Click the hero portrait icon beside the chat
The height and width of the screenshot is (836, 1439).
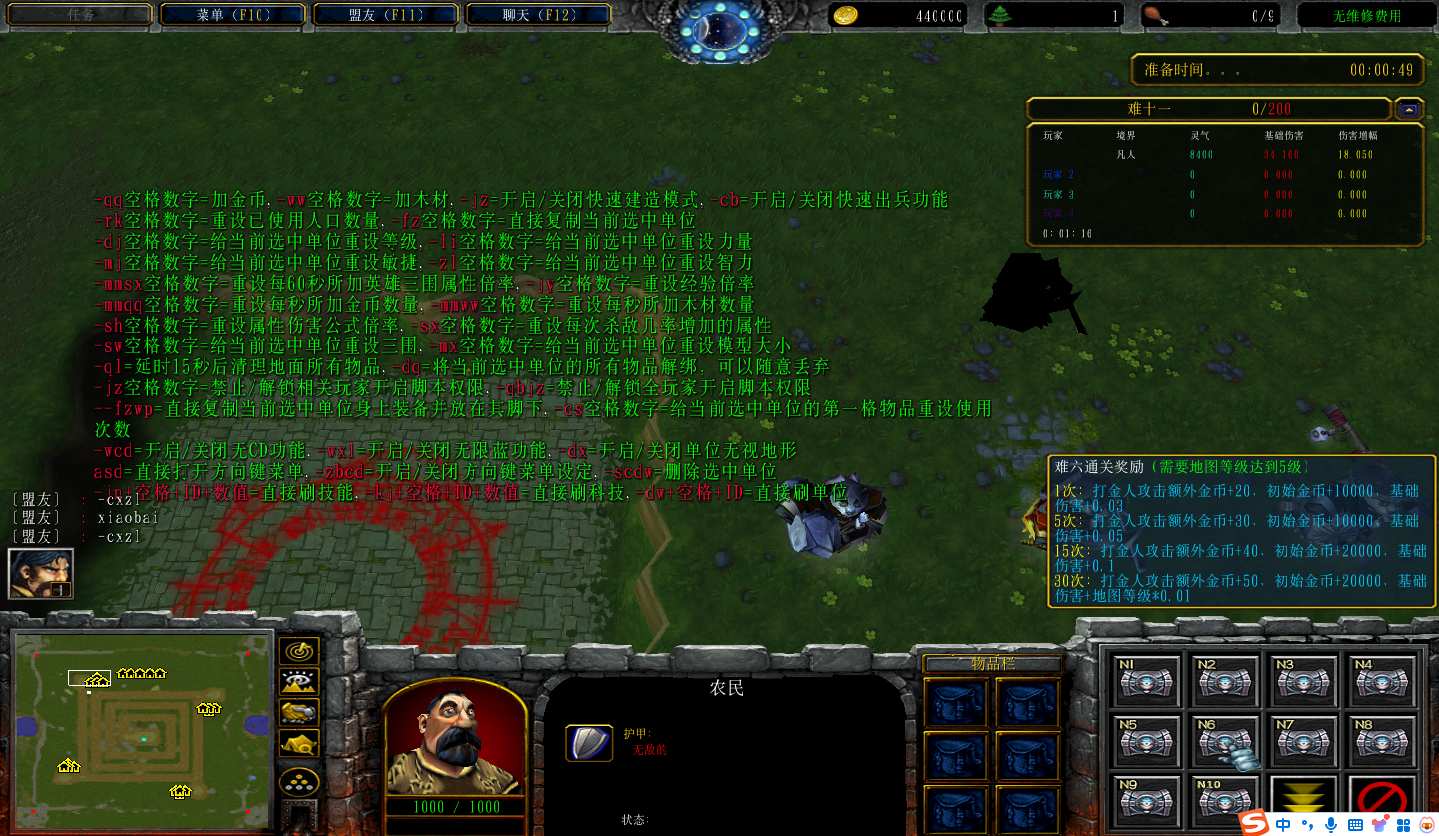tap(40, 573)
